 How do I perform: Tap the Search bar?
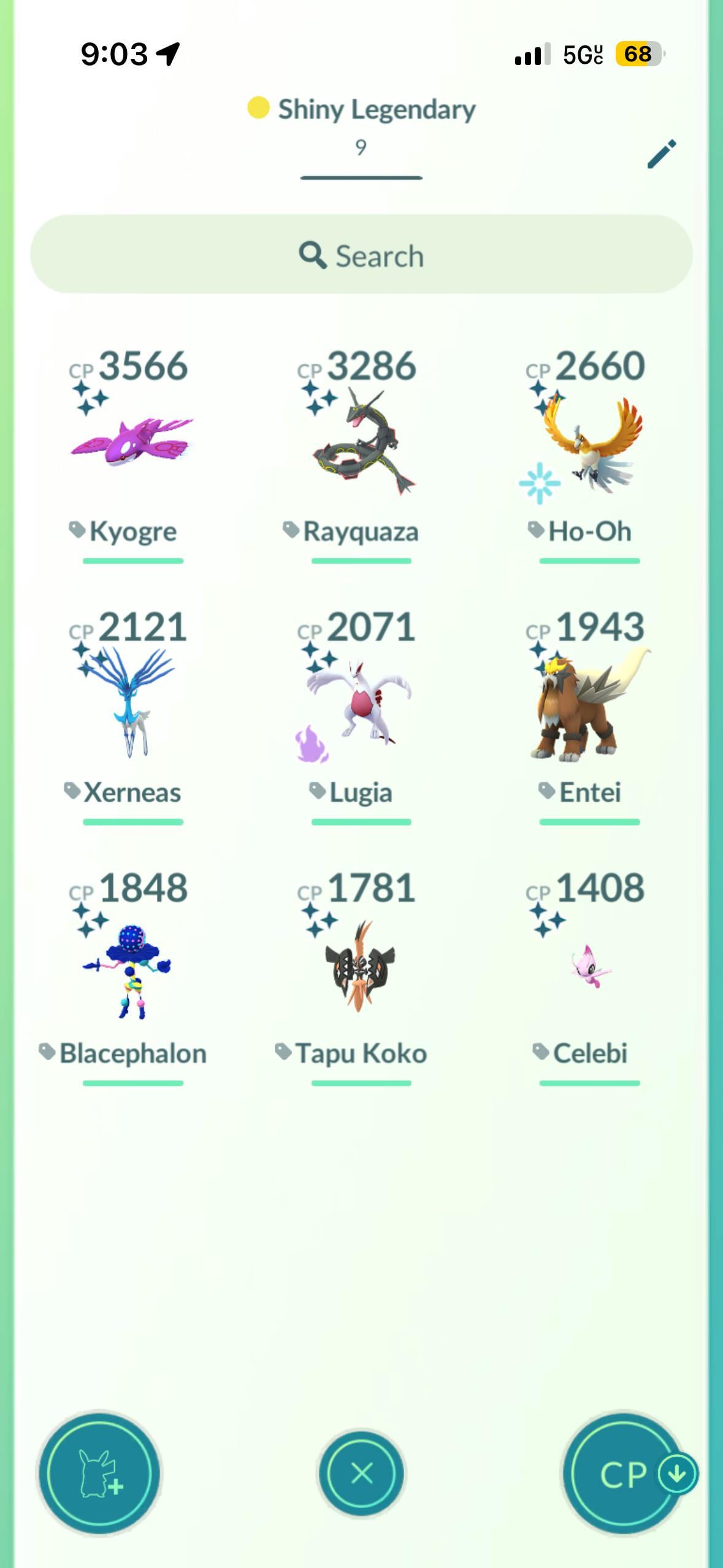[x=361, y=255]
